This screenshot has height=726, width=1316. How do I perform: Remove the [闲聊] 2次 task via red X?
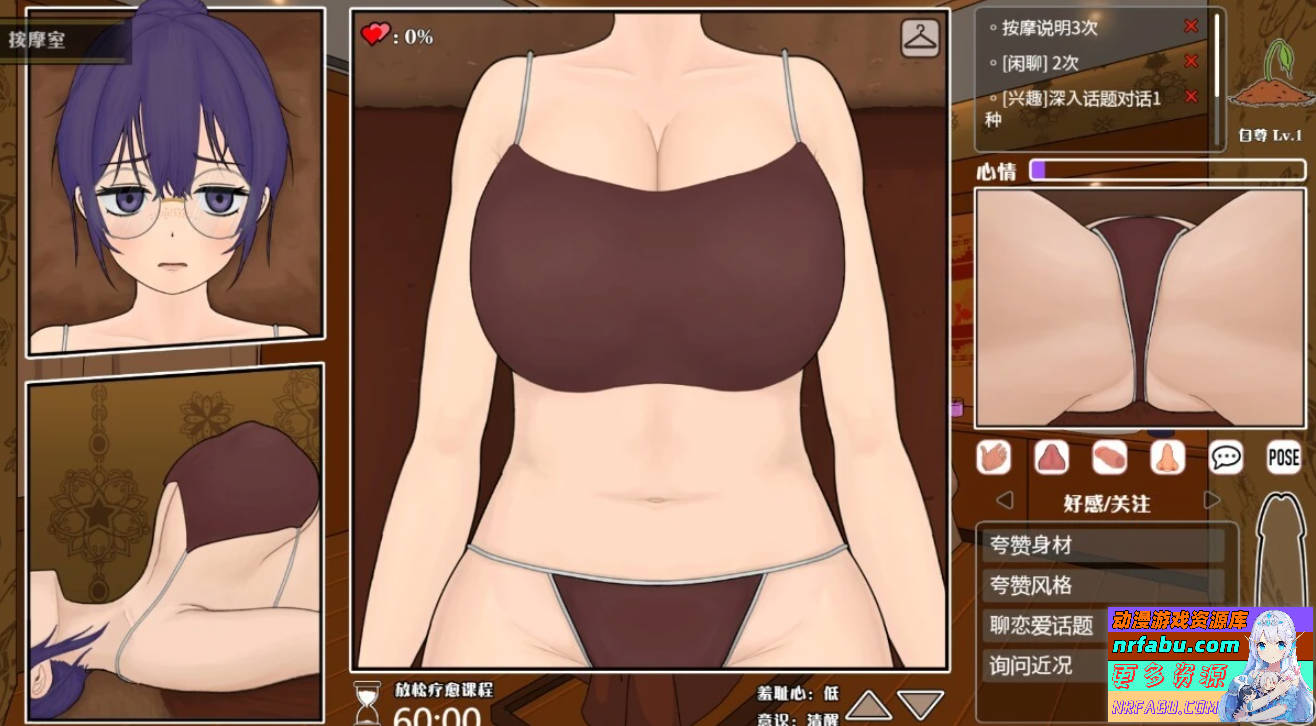[x=1191, y=61]
